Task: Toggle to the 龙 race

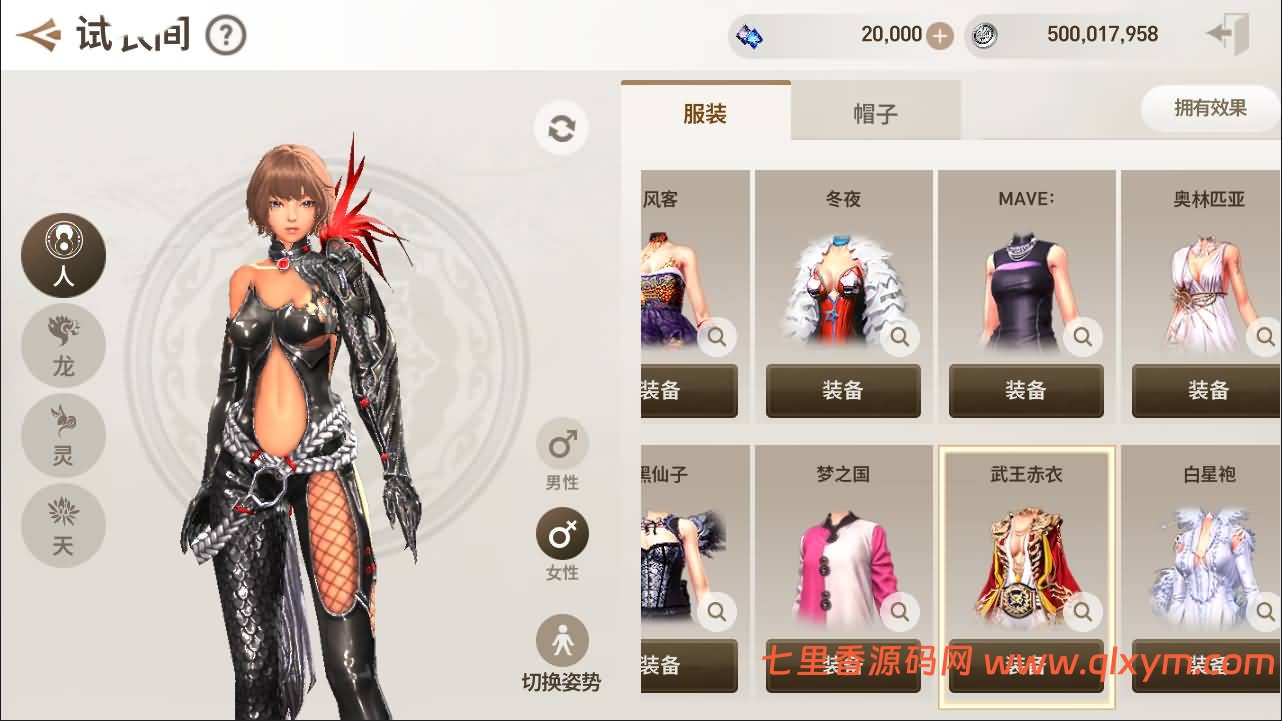Action: click(x=63, y=345)
